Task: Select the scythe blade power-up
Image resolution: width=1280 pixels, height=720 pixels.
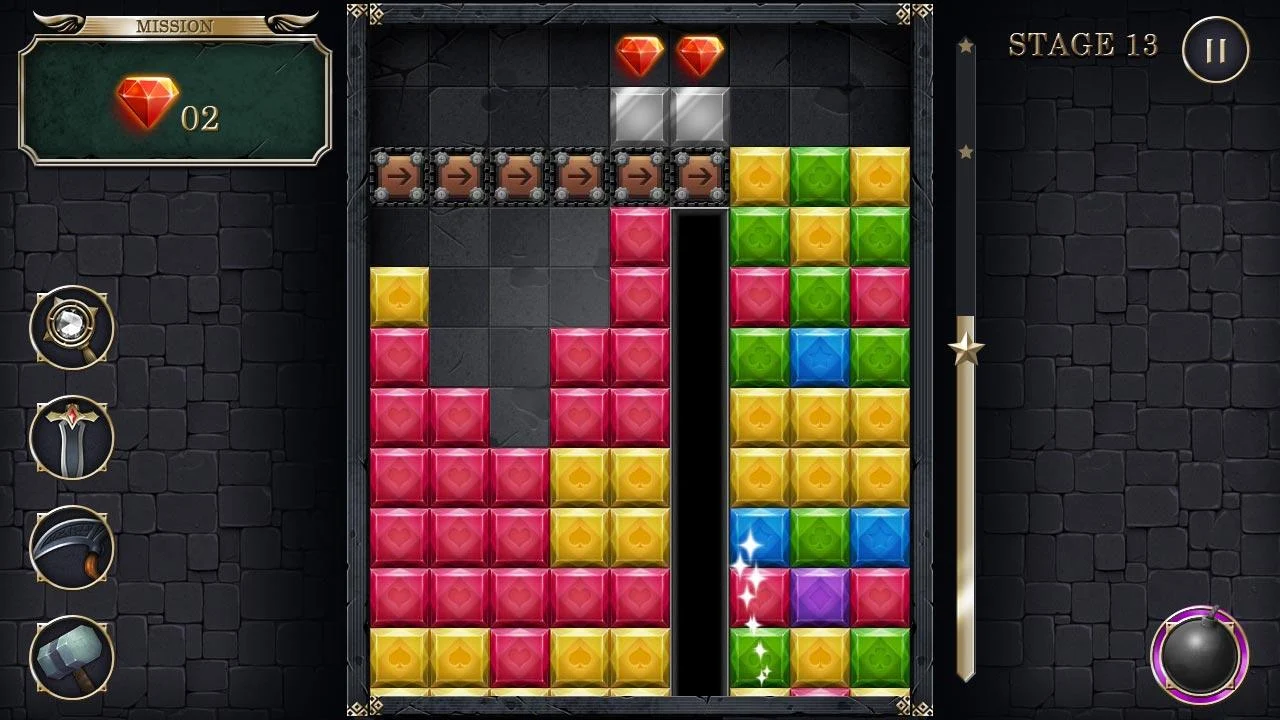Action: click(x=71, y=547)
